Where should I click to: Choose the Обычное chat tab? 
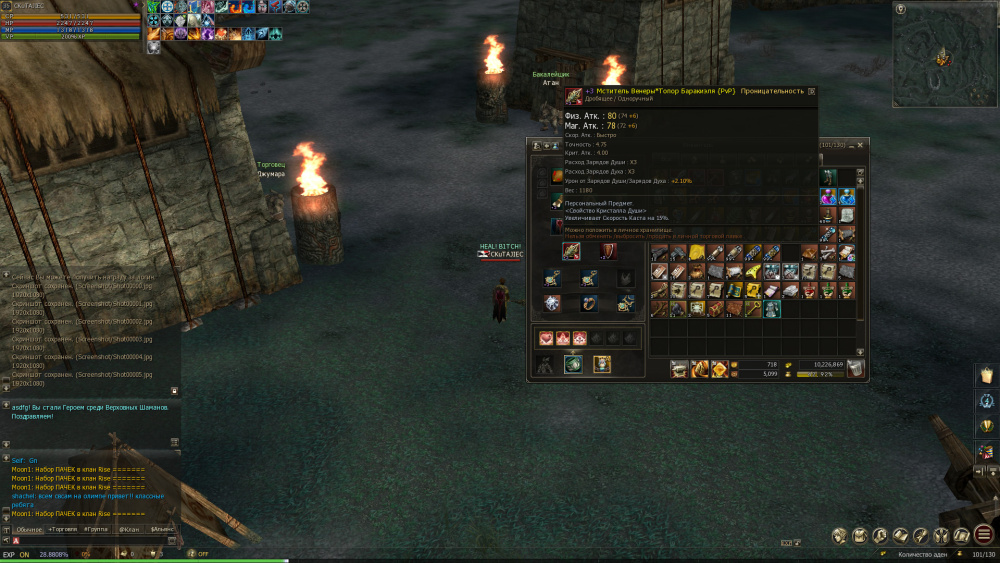pyautogui.click(x=29, y=528)
